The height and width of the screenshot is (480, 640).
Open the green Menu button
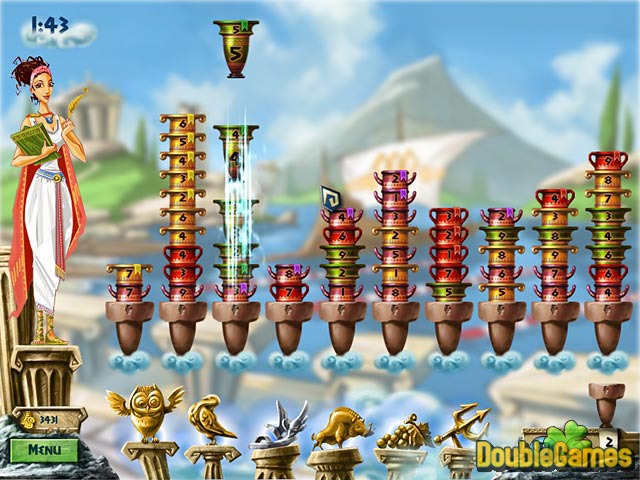click(x=44, y=449)
